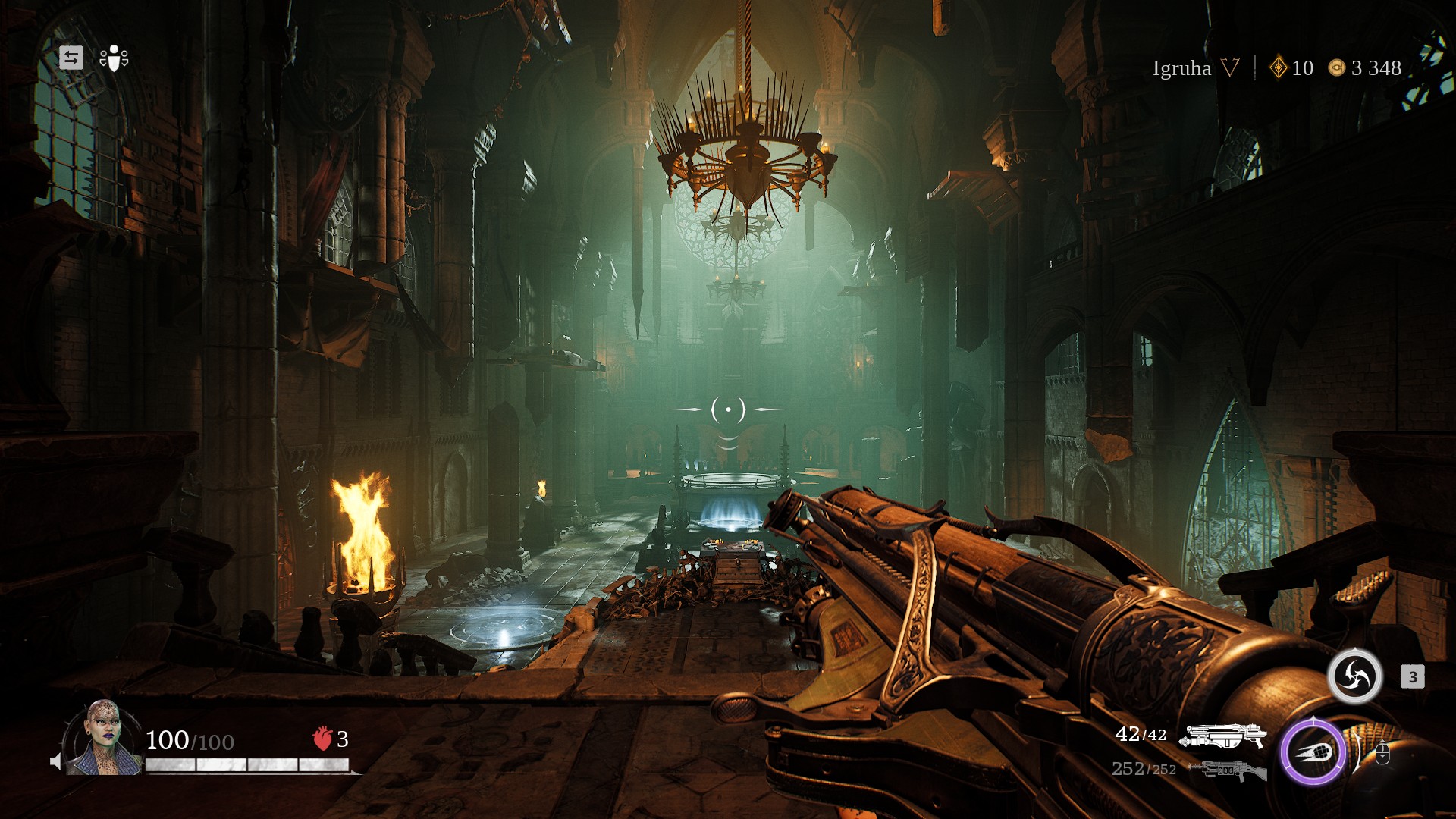Click the swap arrows icon
This screenshot has height=819, width=1456.
click(x=71, y=58)
